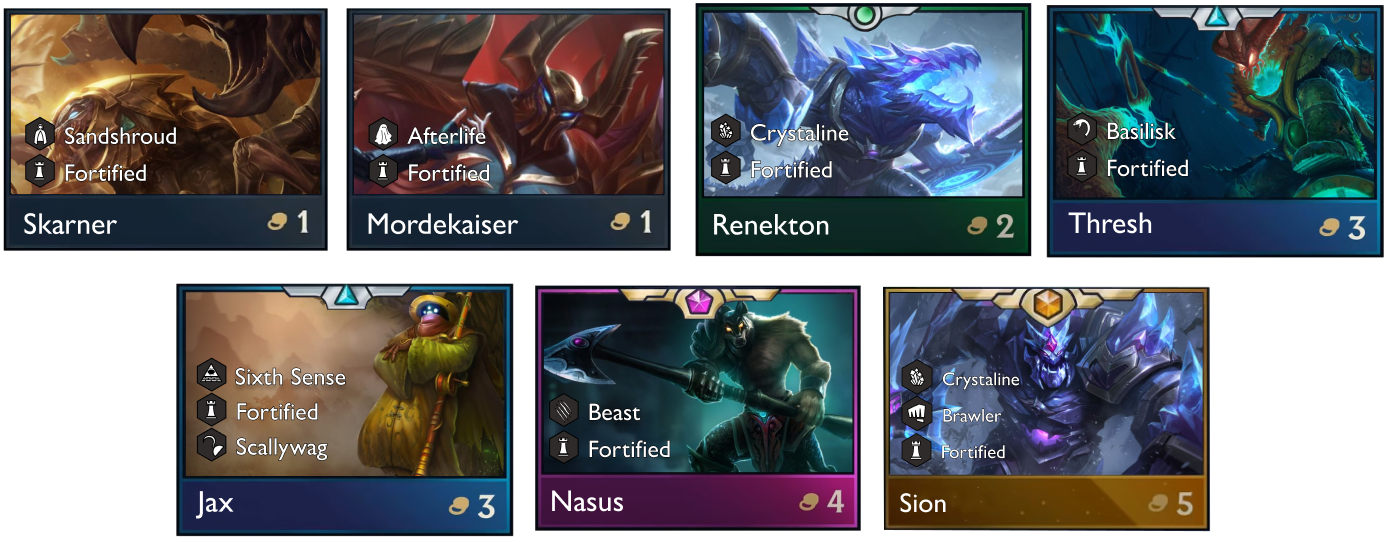Click Sion's Brawler trait icon
Image resolution: width=1387 pixels, height=542 pixels.
(x=916, y=415)
